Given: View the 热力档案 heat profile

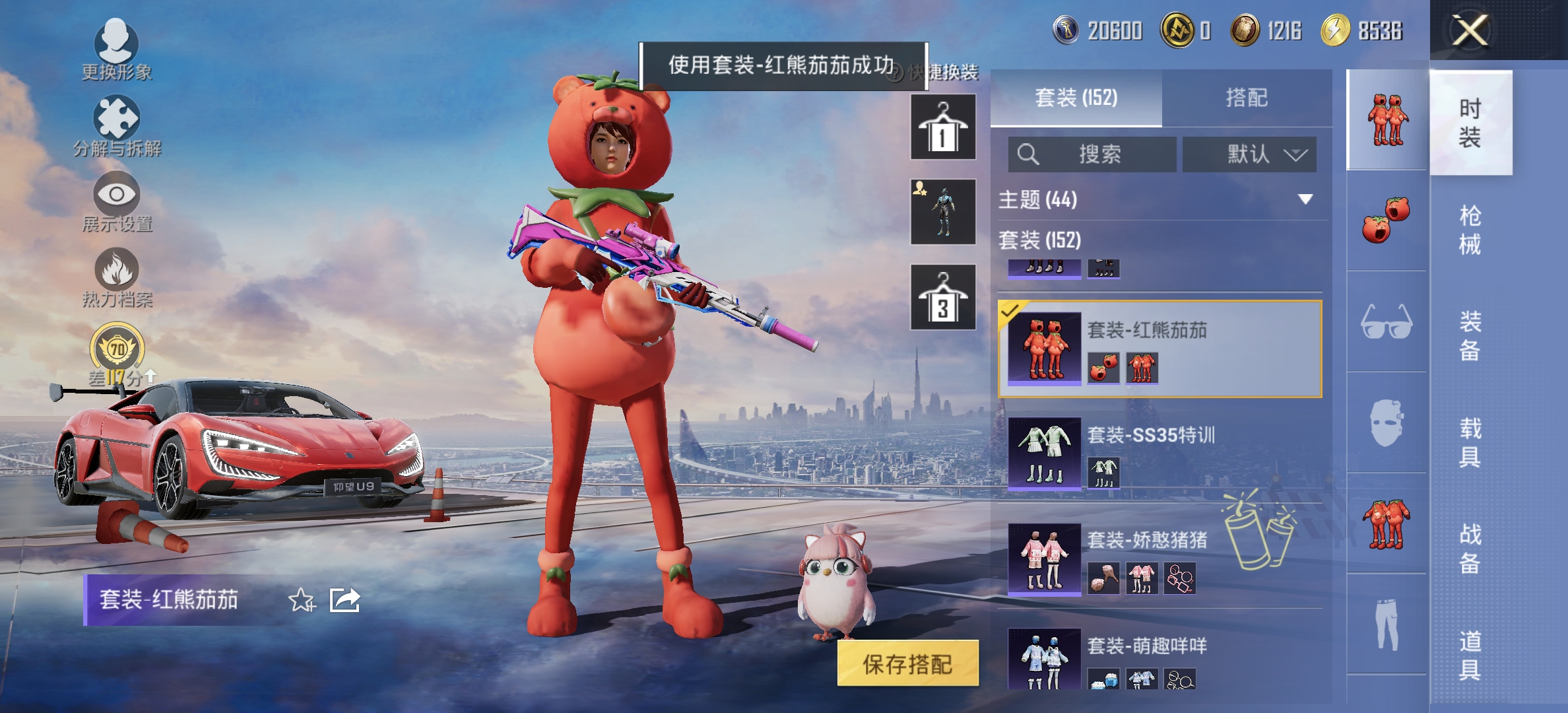Looking at the screenshot, I should (x=115, y=277).
